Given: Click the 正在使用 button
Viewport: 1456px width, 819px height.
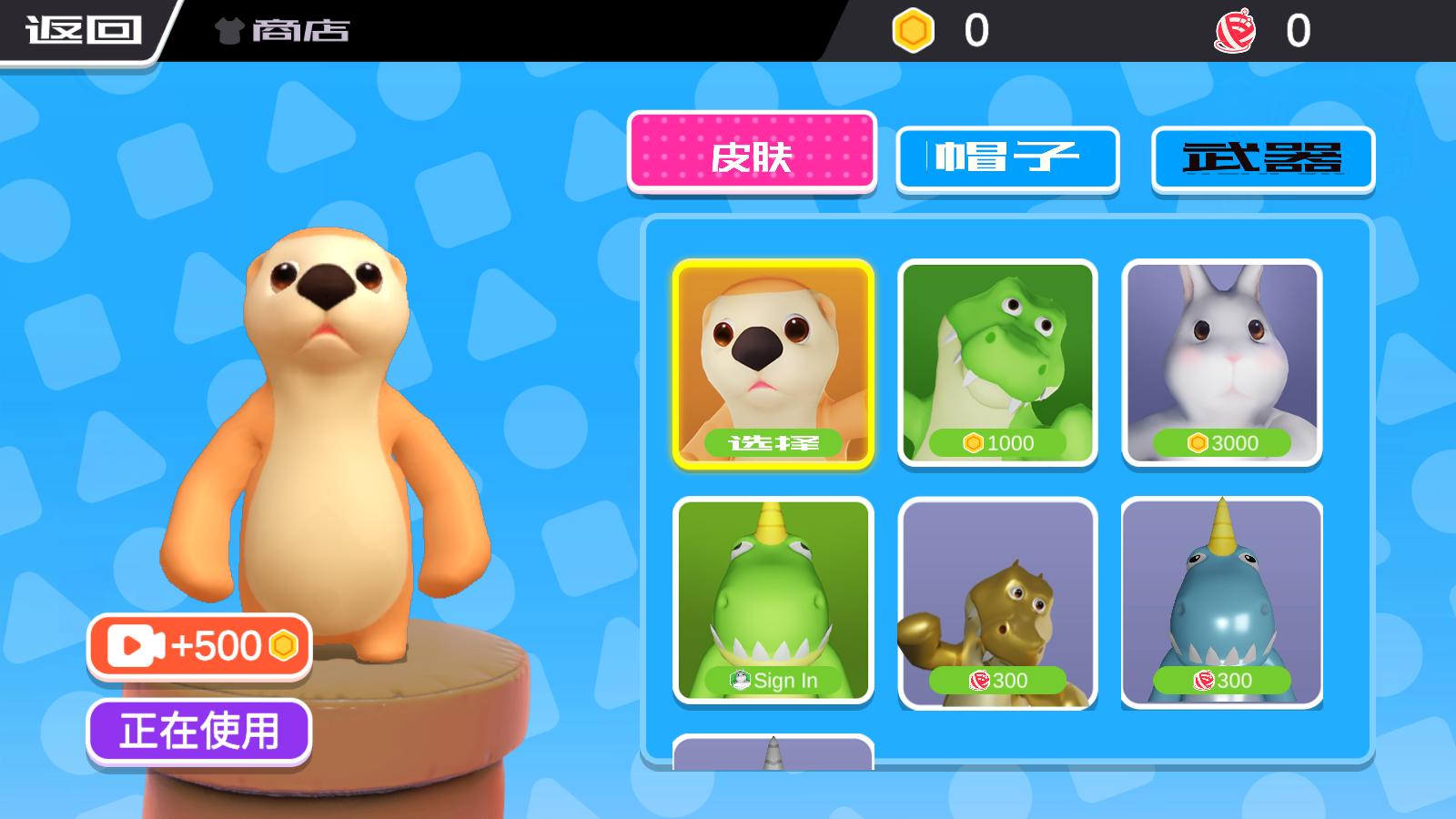Looking at the screenshot, I should pos(198,728).
